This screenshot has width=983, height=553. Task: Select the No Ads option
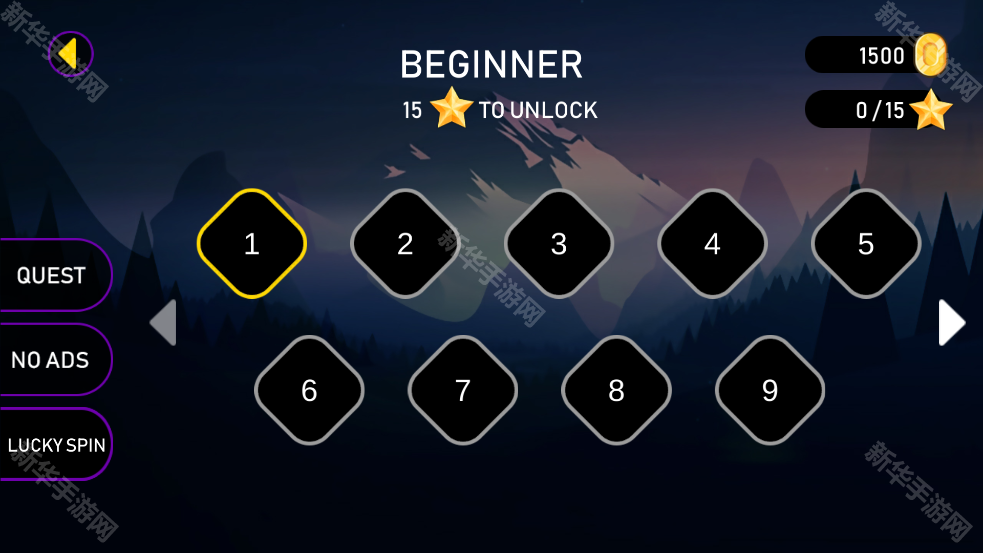[x=51, y=360]
